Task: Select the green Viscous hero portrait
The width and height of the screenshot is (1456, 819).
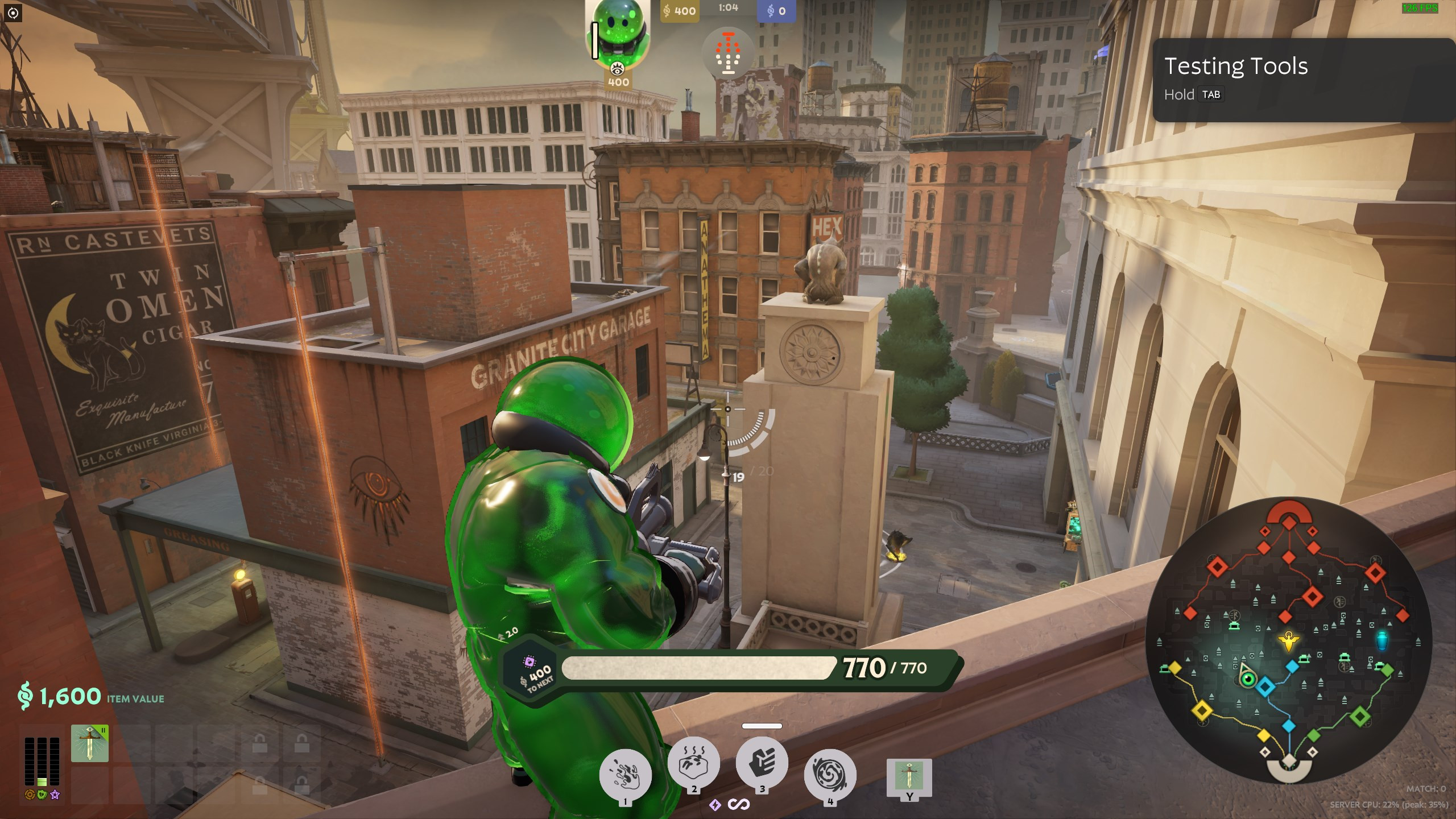Action: (618, 35)
